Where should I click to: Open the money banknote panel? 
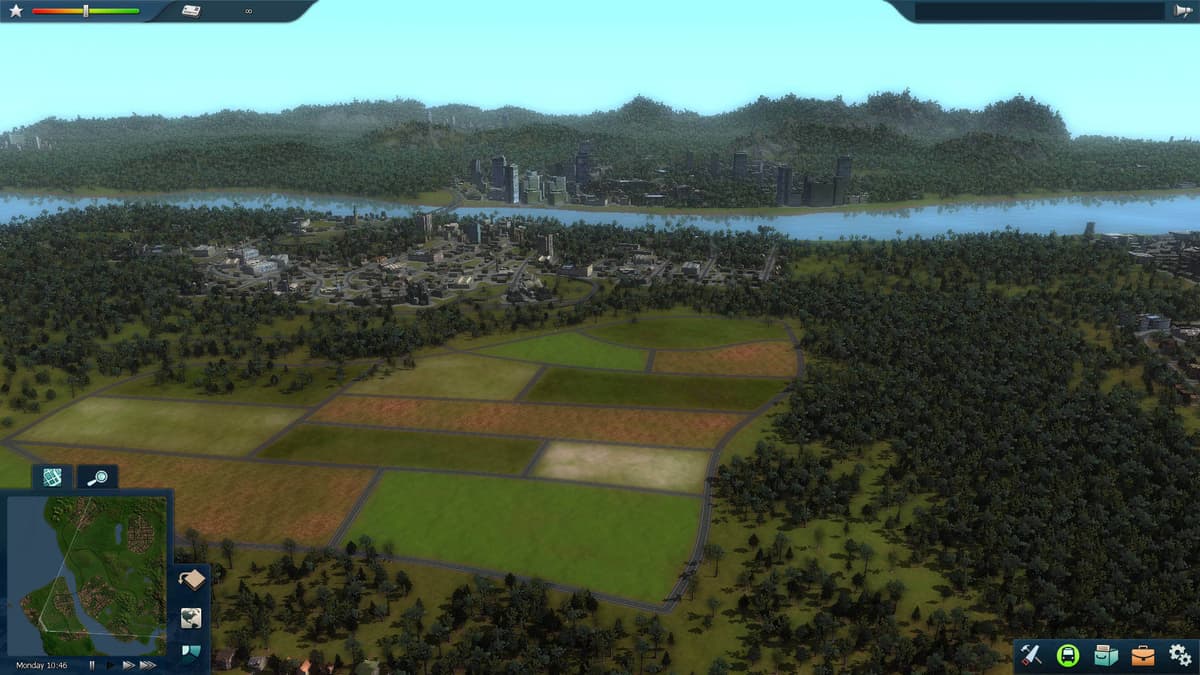(x=191, y=11)
